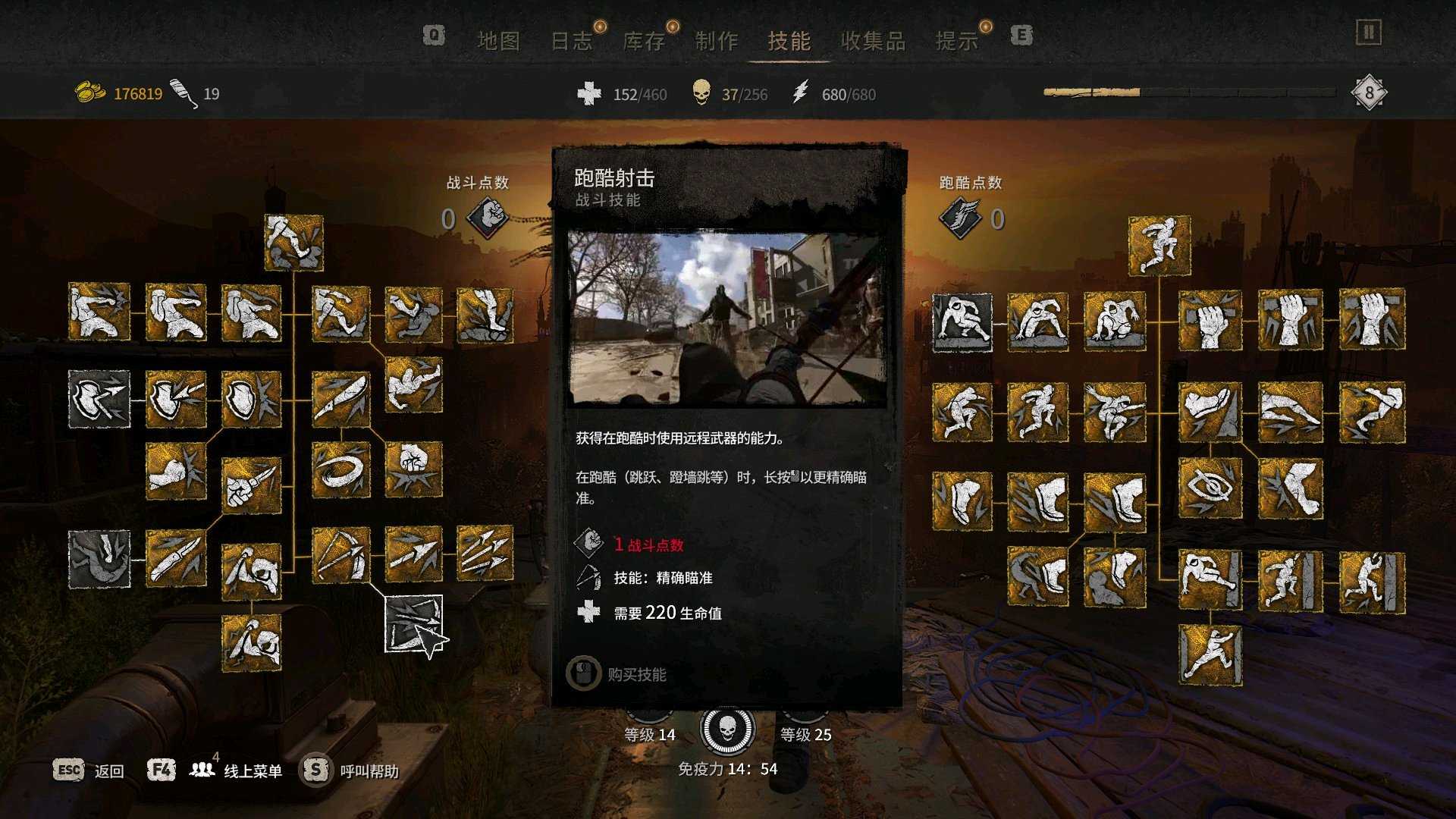1456x819 pixels.
Task: Click the 呼叫帮助 help button
Action: (372, 770)
